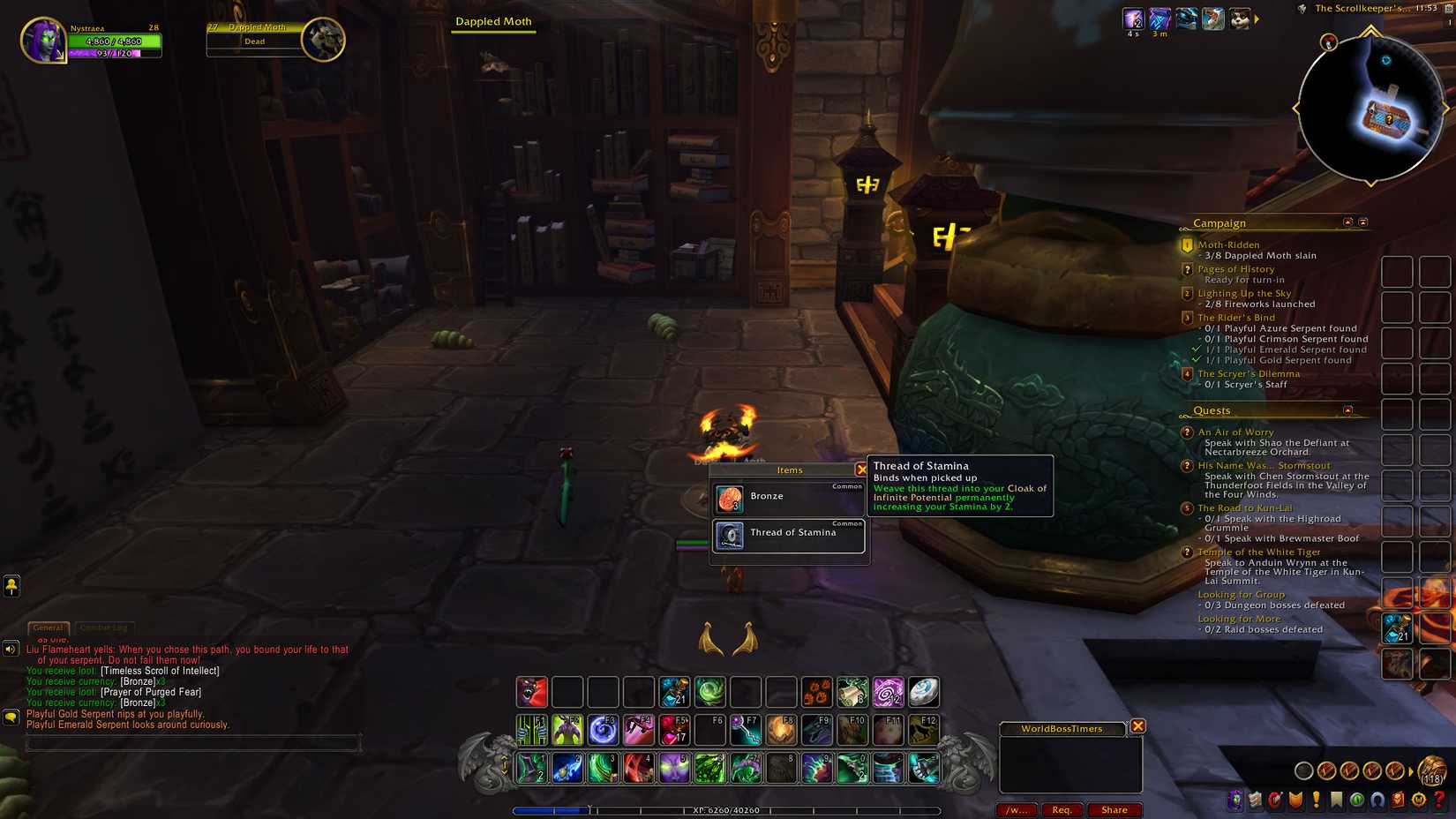Open Guild & Communities with the shield icon

coord(1295,799)
